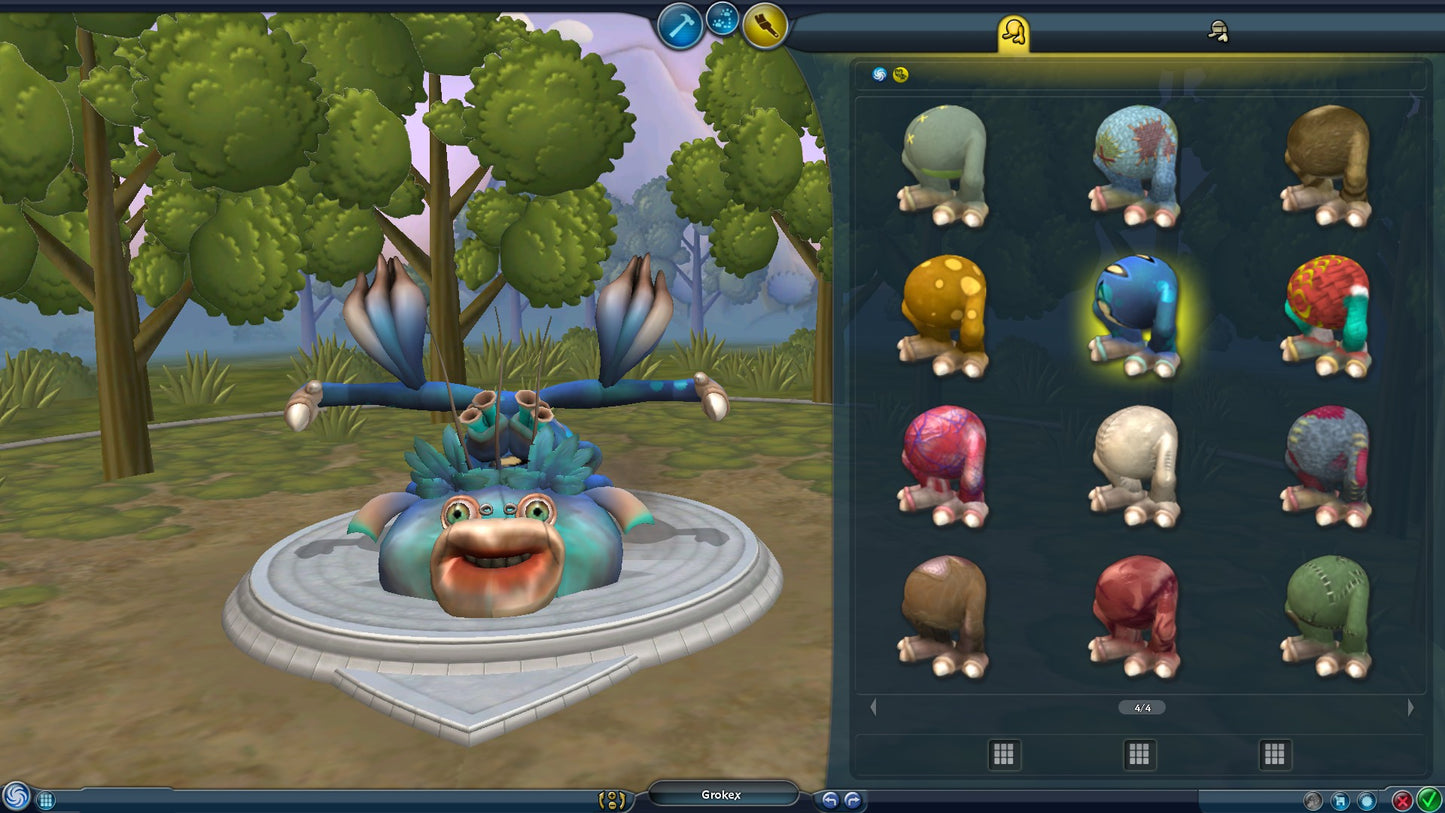Viewport: 1445px width, 813px height.
Task: Accept the creature with the green checkmark
Action: pos(1427,800)
